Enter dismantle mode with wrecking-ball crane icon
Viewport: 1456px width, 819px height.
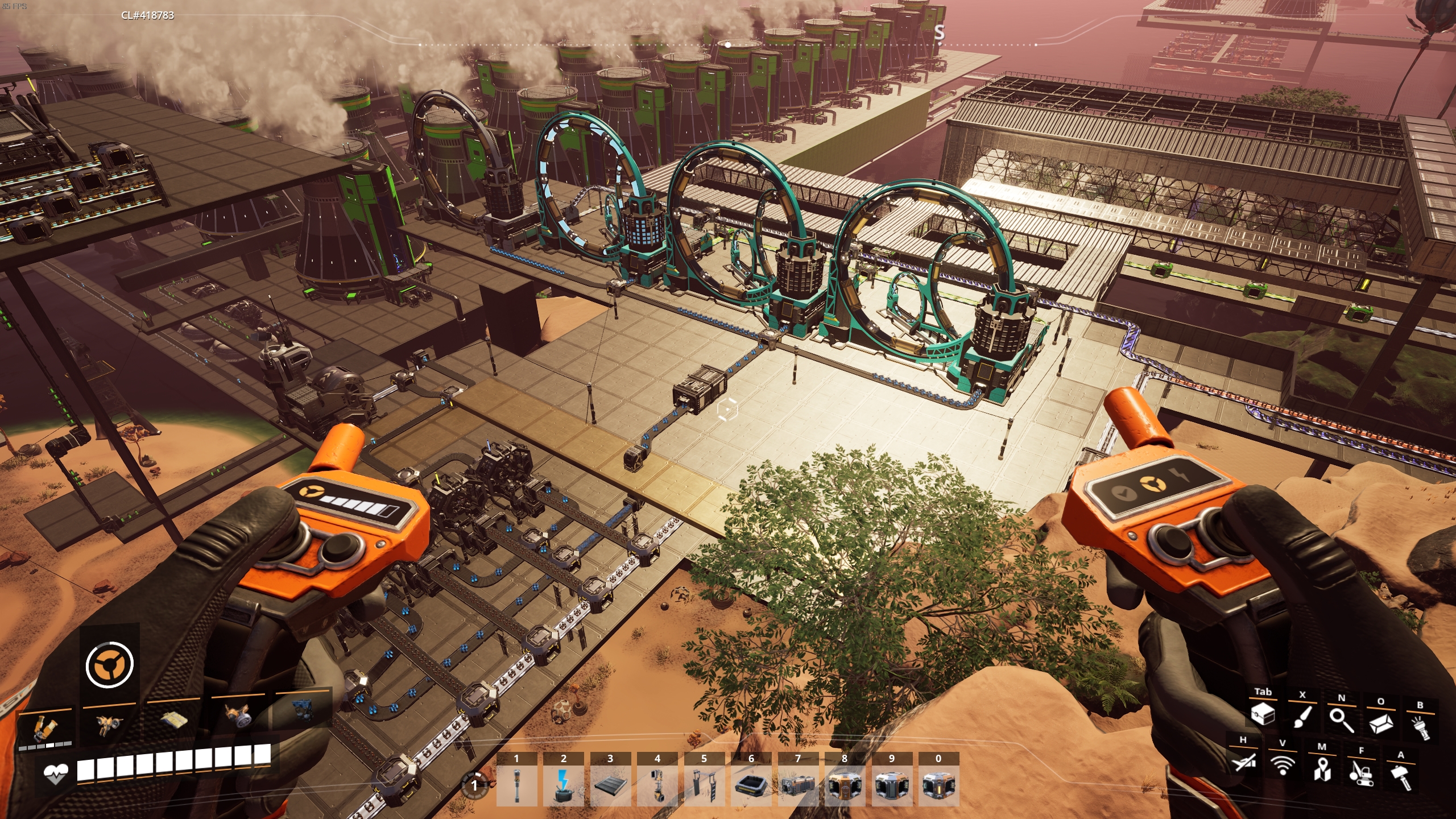click(x=1361, y=772)
